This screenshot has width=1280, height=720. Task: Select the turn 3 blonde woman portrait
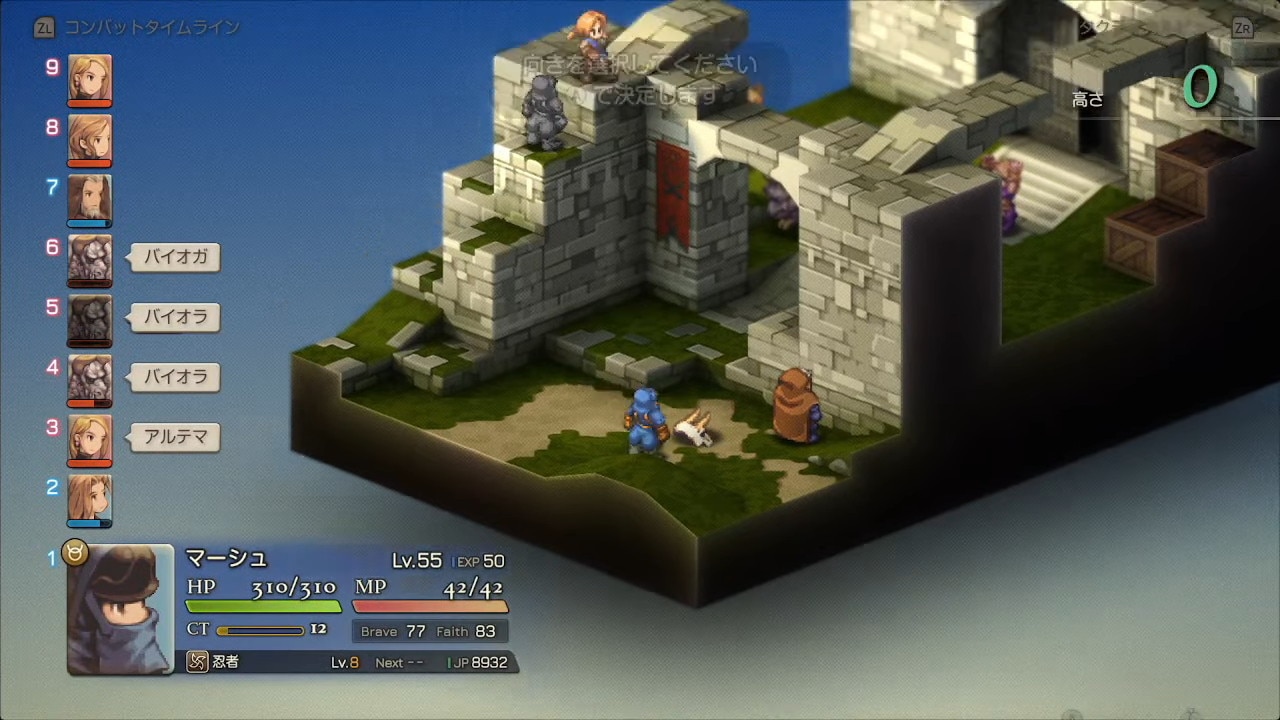pos(90,440)
